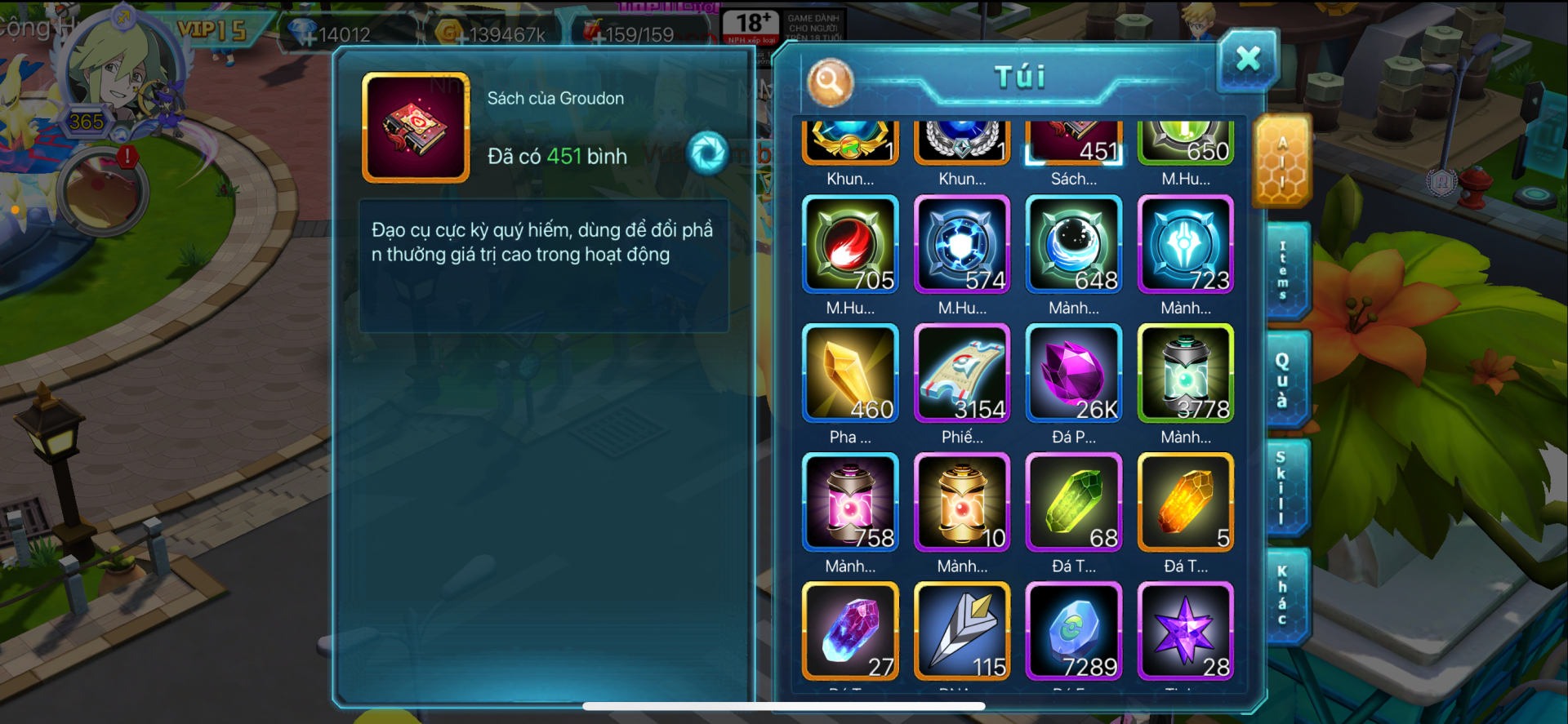Image resolution: width=1568 pixels, height=724 pixels.
Task: Select the red flame orb with 705
Action: 850,244
